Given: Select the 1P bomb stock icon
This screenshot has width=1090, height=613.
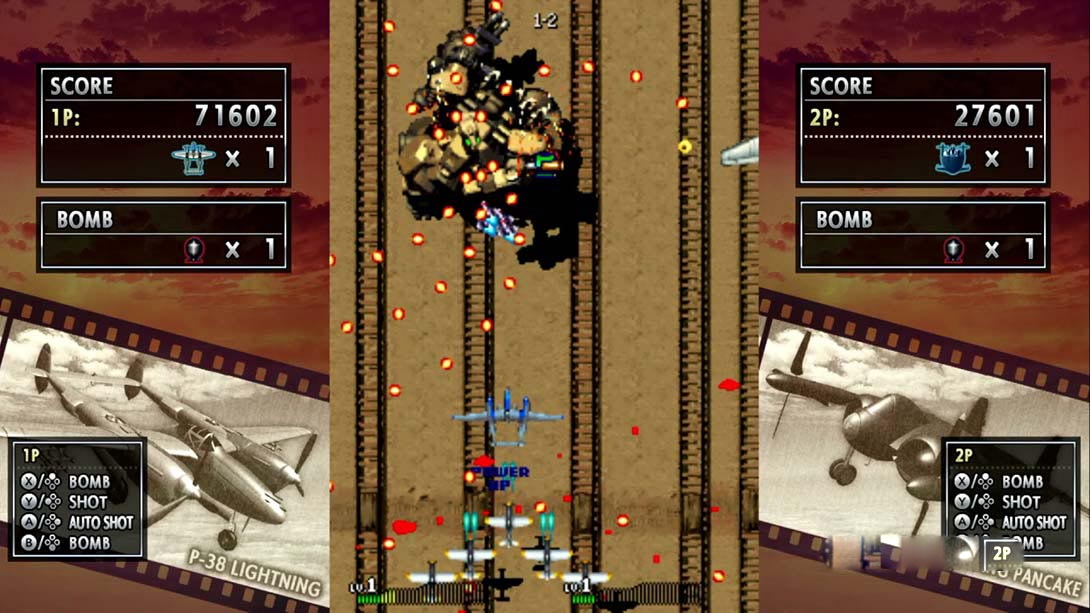Looking at the screenshot, I should [x=194, y=249].
